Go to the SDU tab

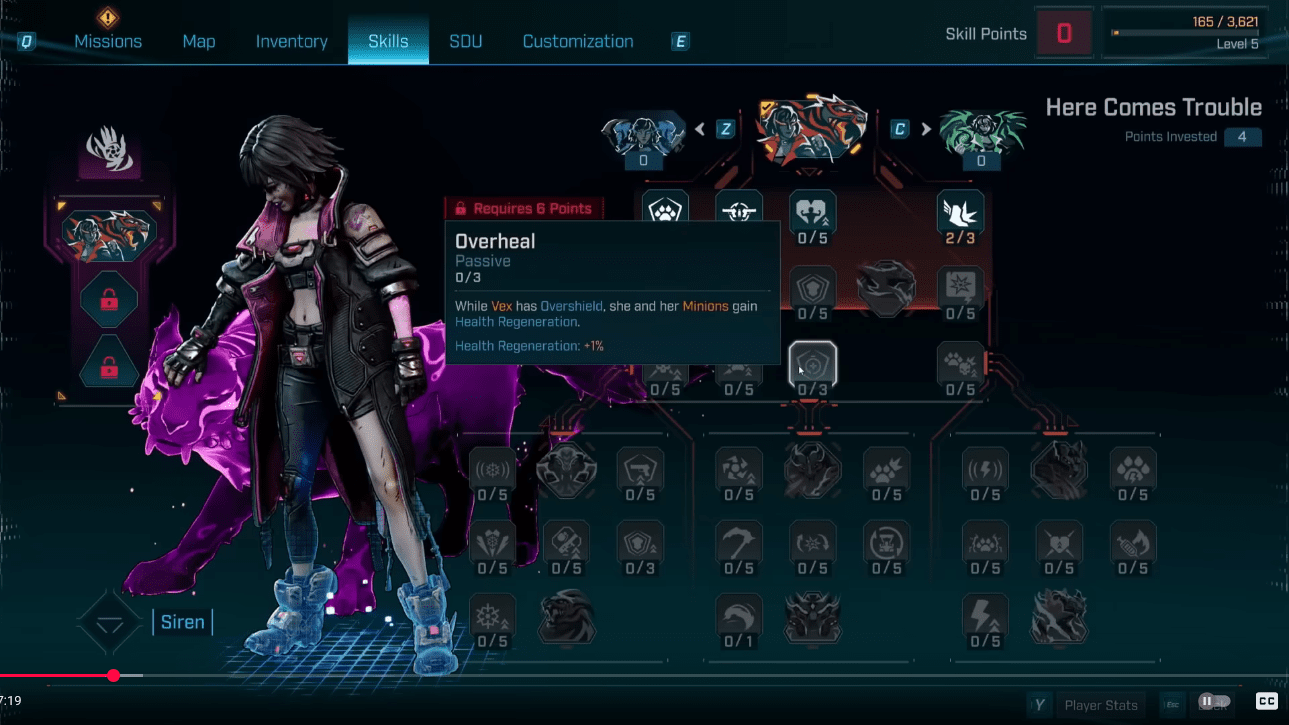click(x=465, y=41)
